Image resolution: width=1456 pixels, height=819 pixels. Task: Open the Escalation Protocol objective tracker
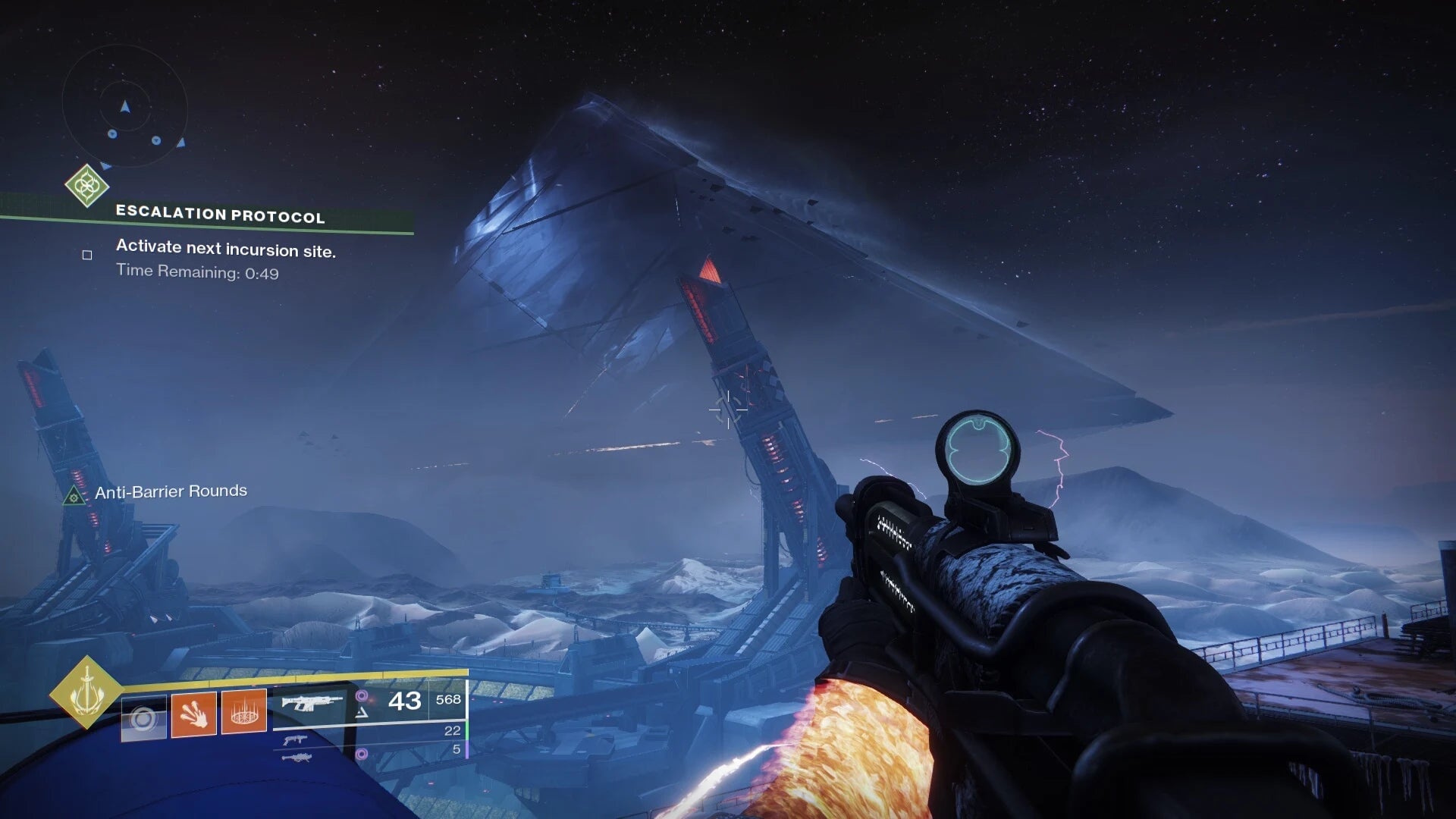coord(220,215)
